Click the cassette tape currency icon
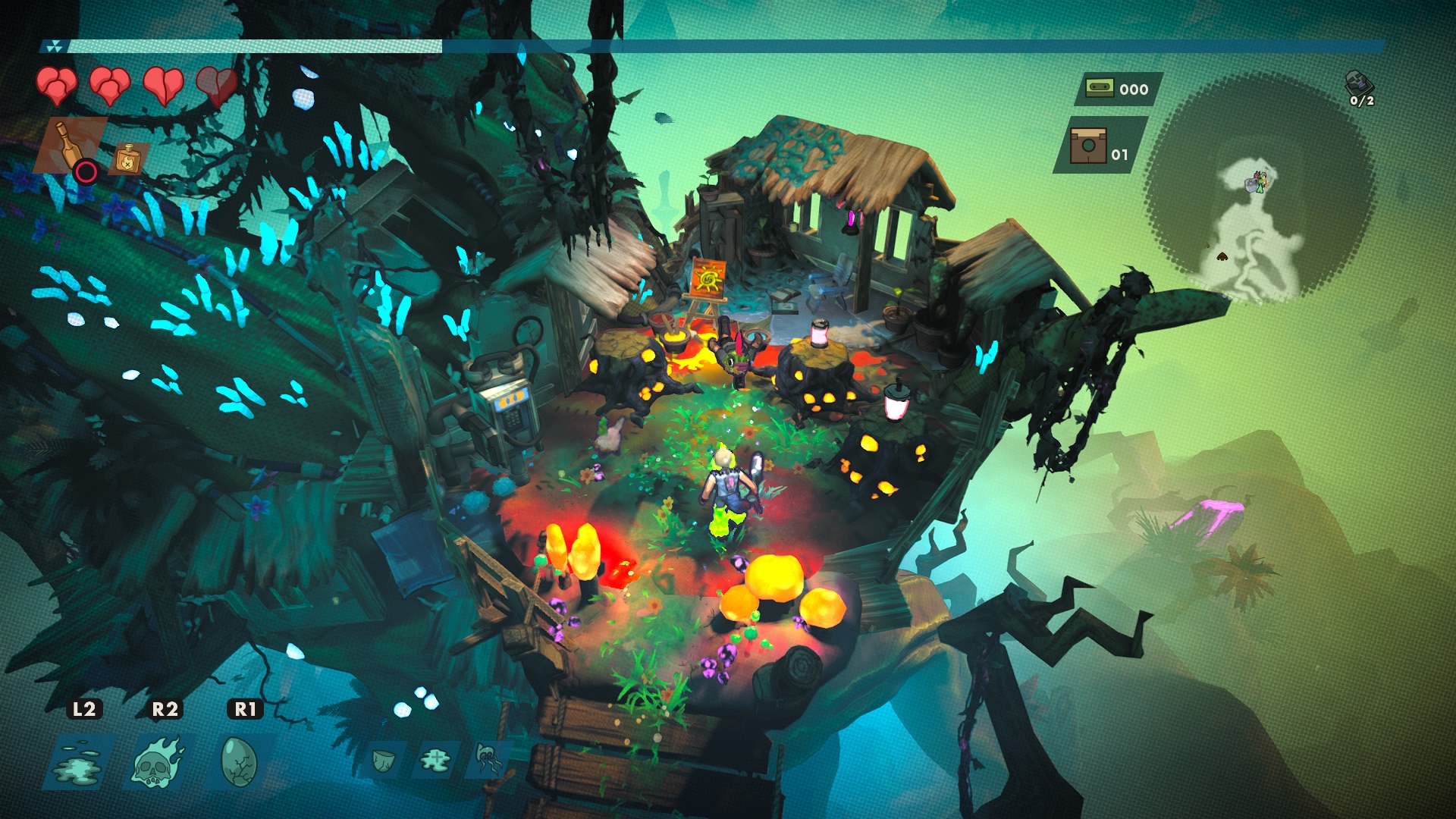 [x=1100, y=89]
